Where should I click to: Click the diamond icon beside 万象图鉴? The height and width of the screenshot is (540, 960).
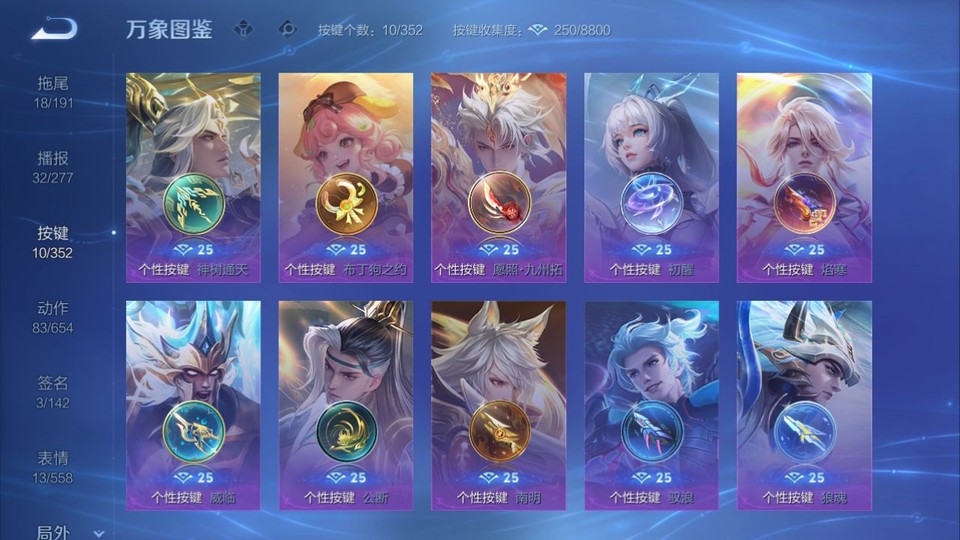click(243, 29)
